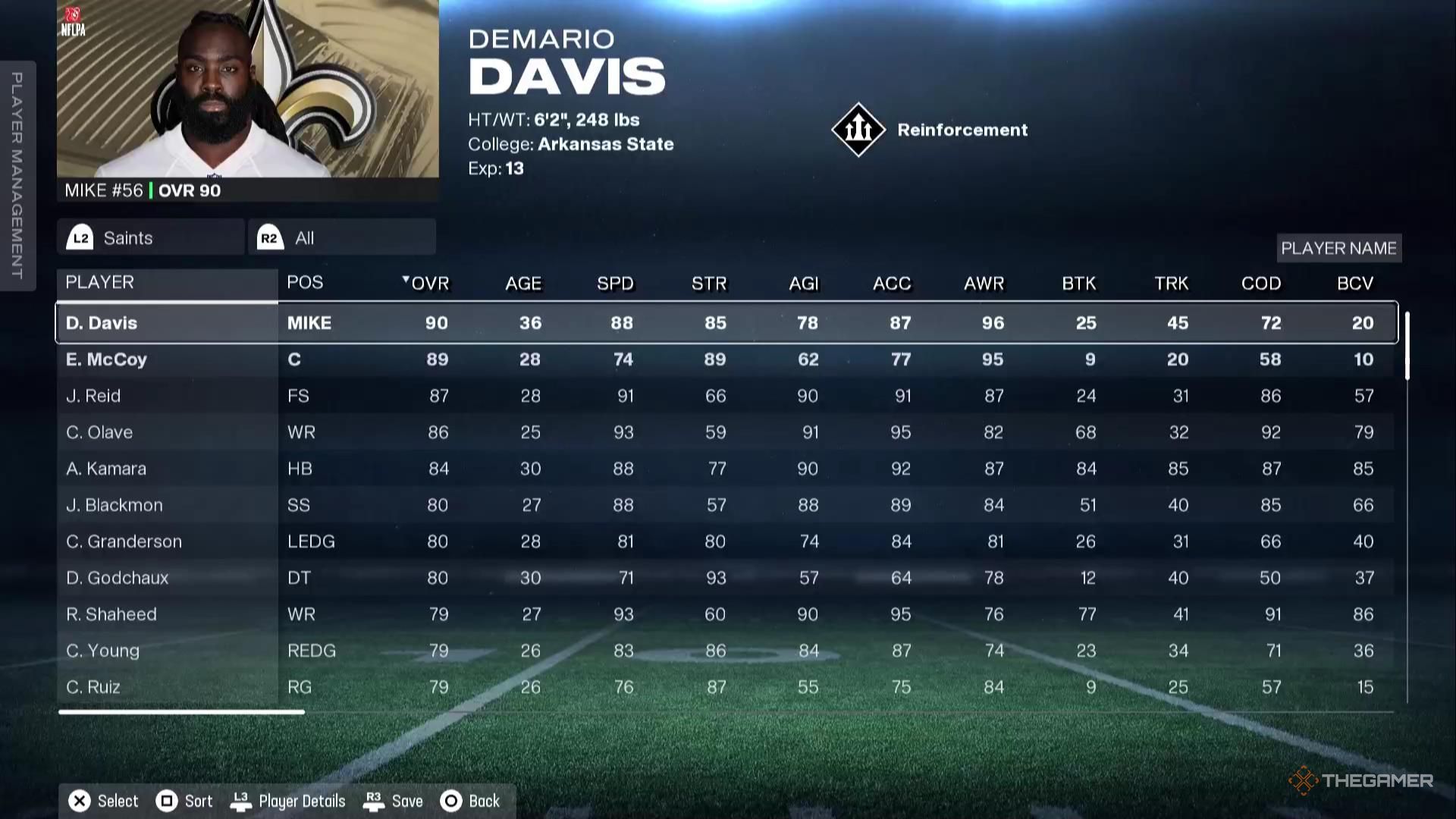Select the circle Back icon
The width and height of the screenshot is (1456, 819).
tap(450, 801)
